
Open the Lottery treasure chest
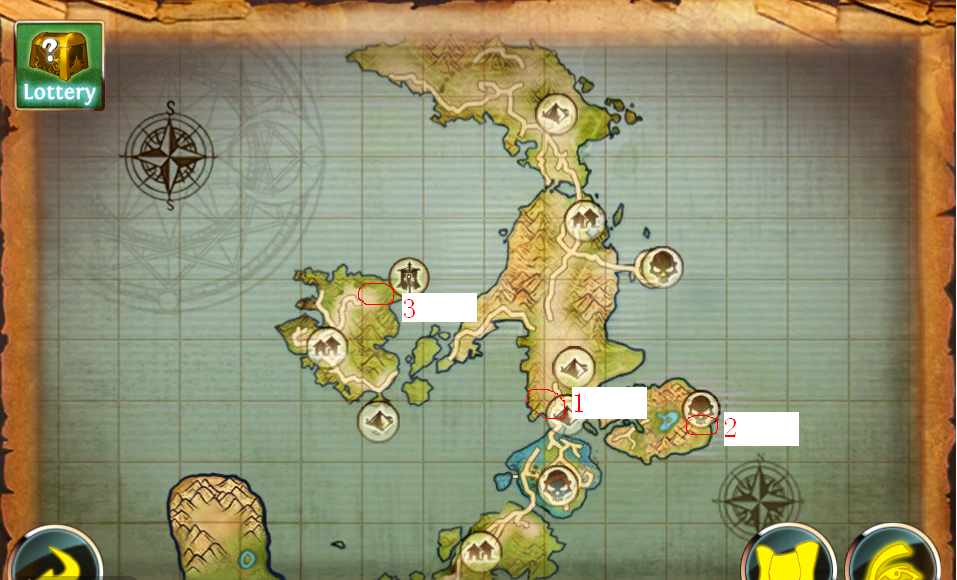[x=59, y=65]
